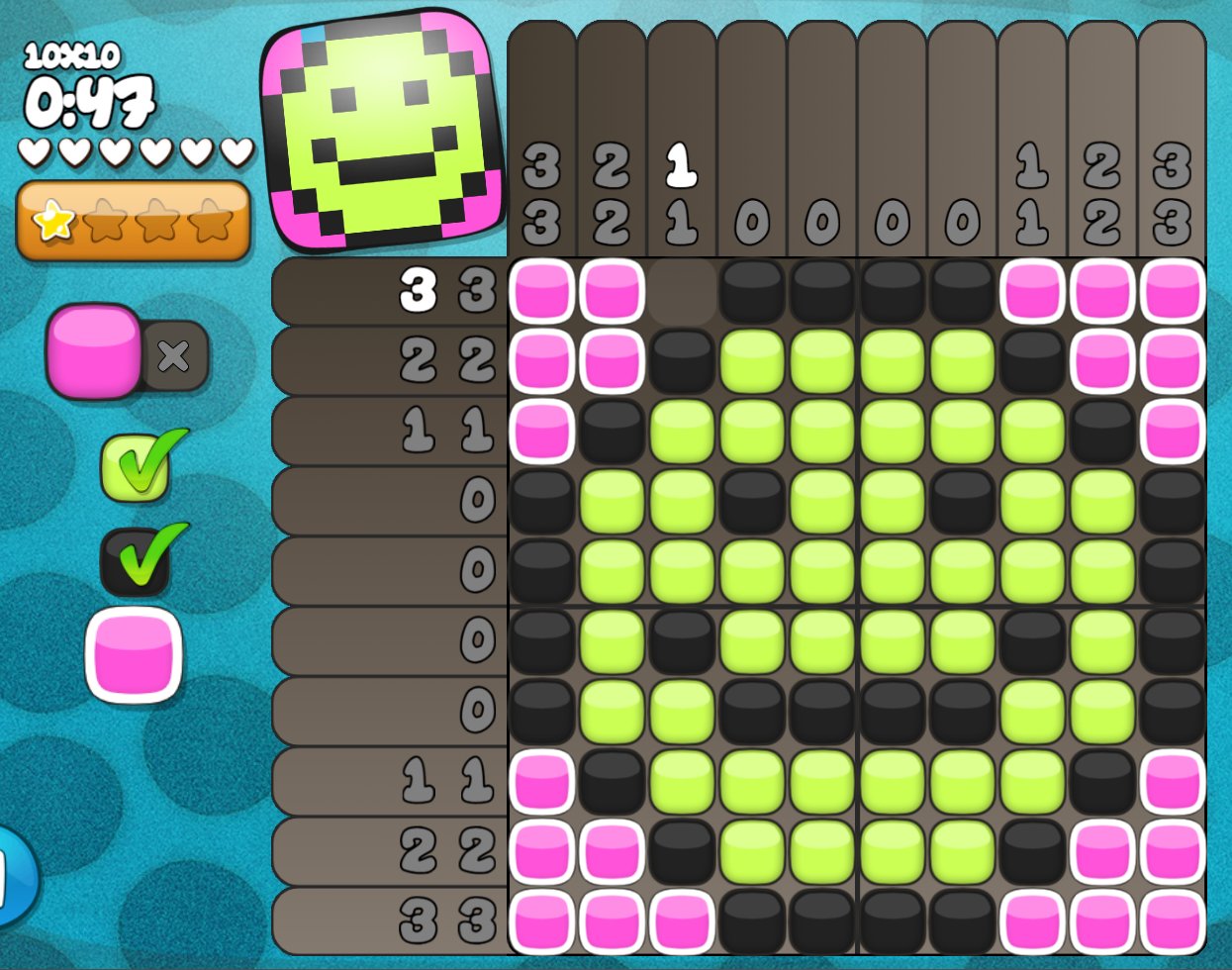This screenshot has width=1232, height=970.
Task: Choose the completed black color swatch
Action: pyautogui.click(x=135, y=561)
